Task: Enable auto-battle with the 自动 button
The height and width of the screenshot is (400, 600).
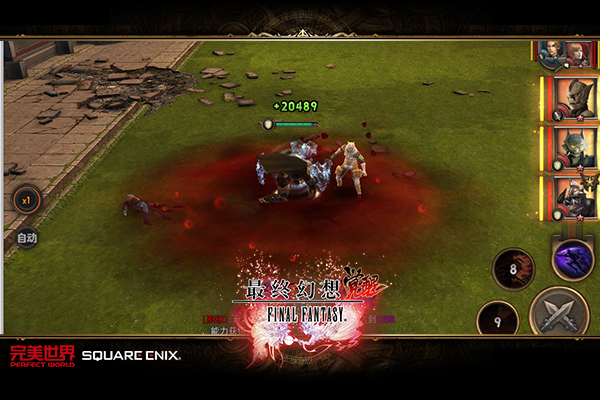Action: click(x=27, y=238)
